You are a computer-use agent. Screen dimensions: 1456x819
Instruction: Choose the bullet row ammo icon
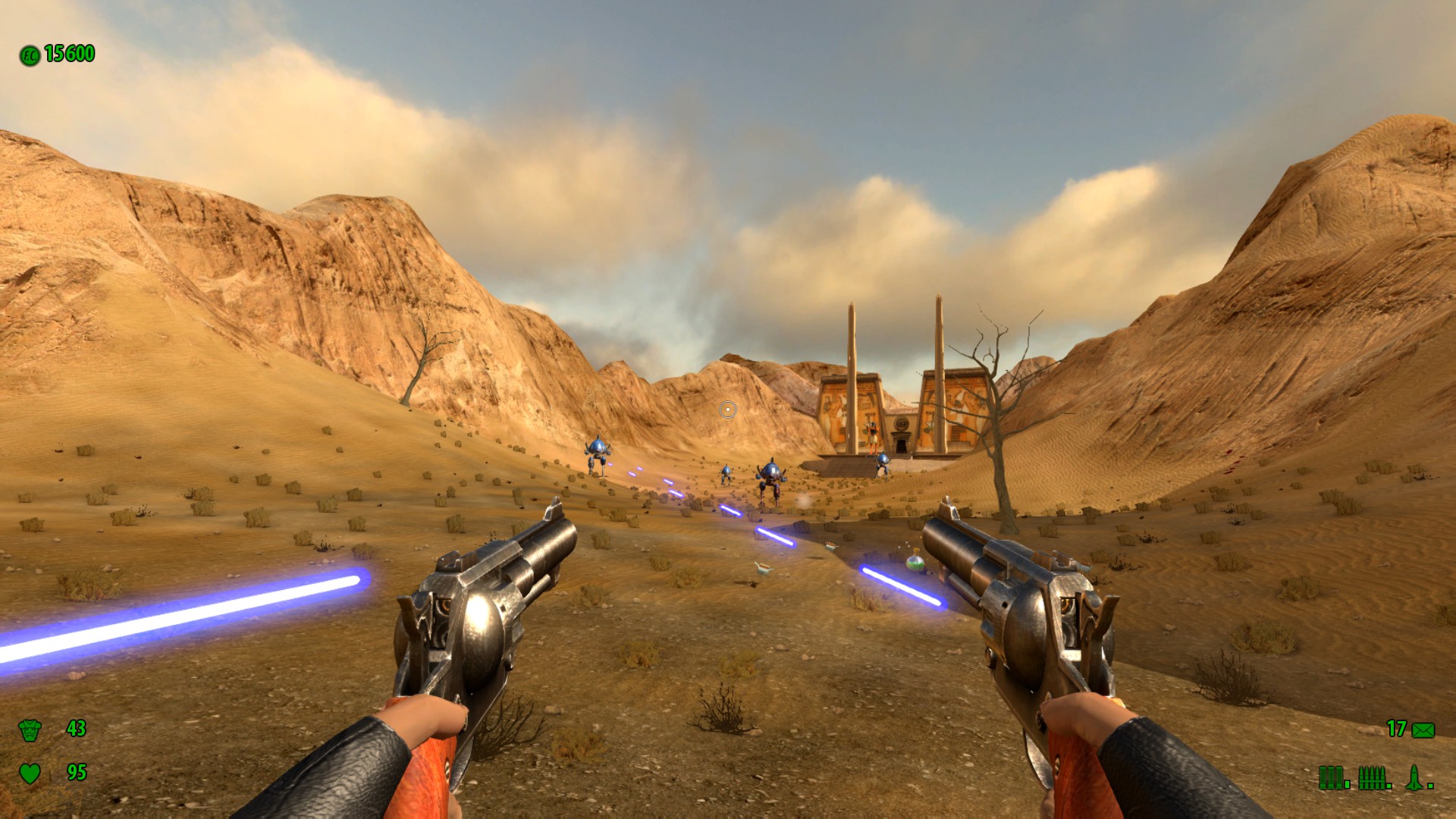click(1373, 777)
